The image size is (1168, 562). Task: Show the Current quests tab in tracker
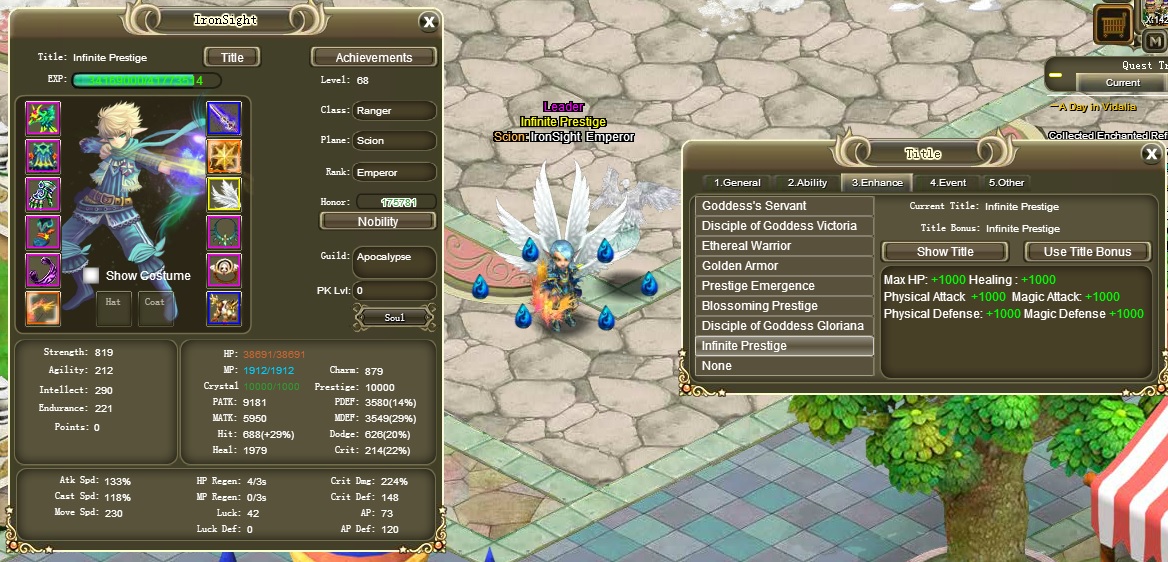pos(1122,83)
